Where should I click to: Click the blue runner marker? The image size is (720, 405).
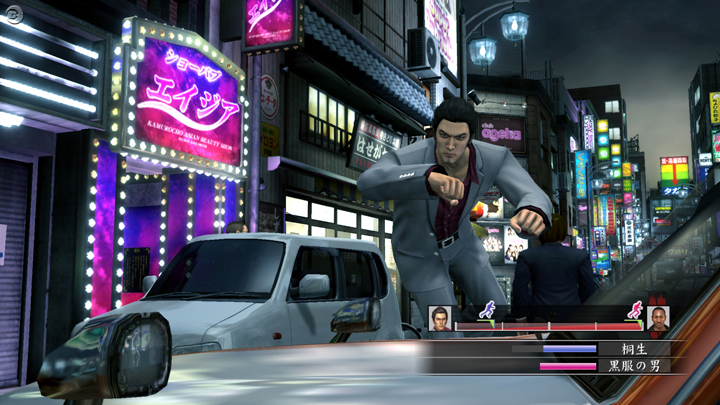pos(487,310)
